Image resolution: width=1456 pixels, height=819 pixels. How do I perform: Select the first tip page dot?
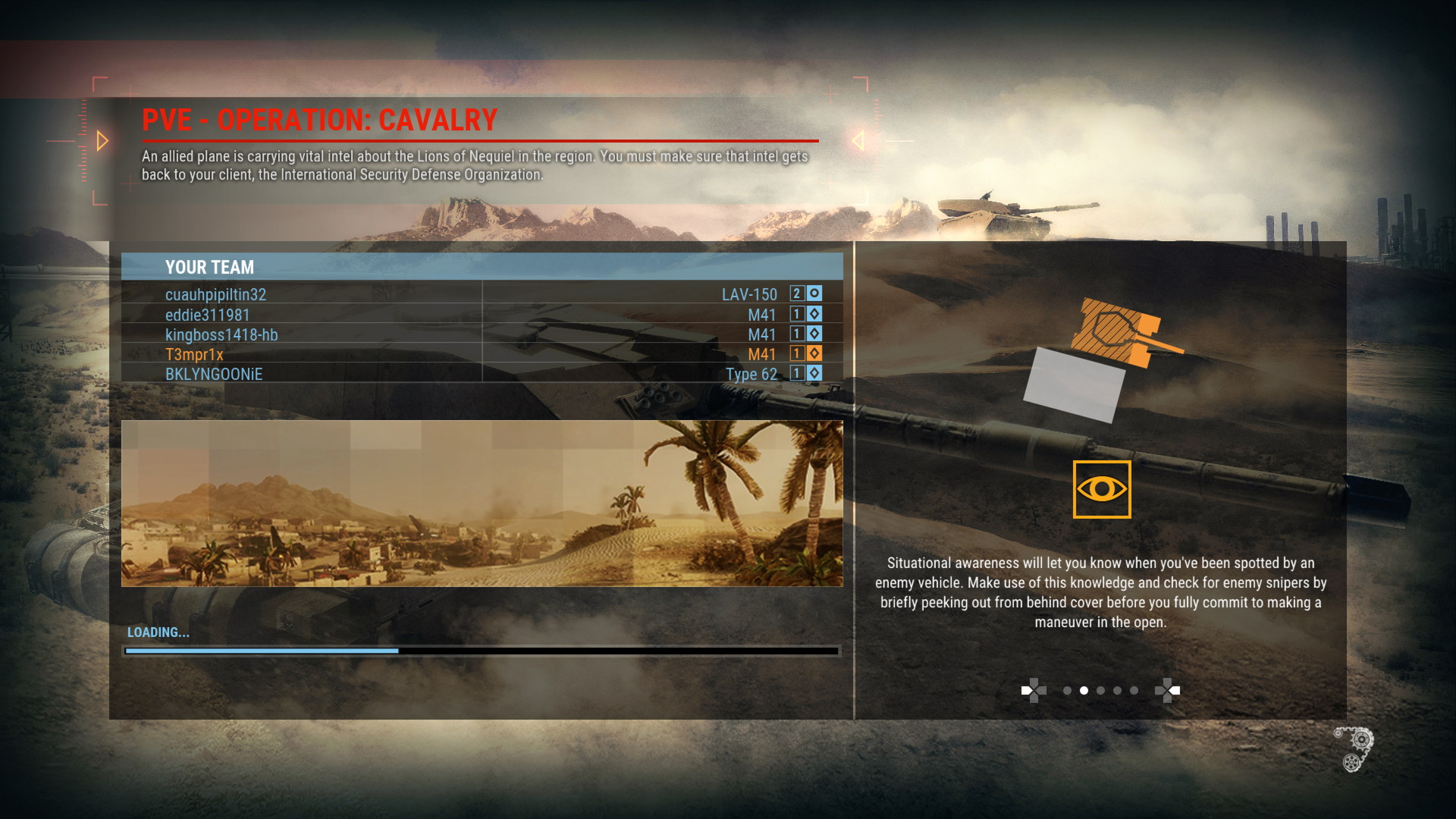click(1066, 690)
